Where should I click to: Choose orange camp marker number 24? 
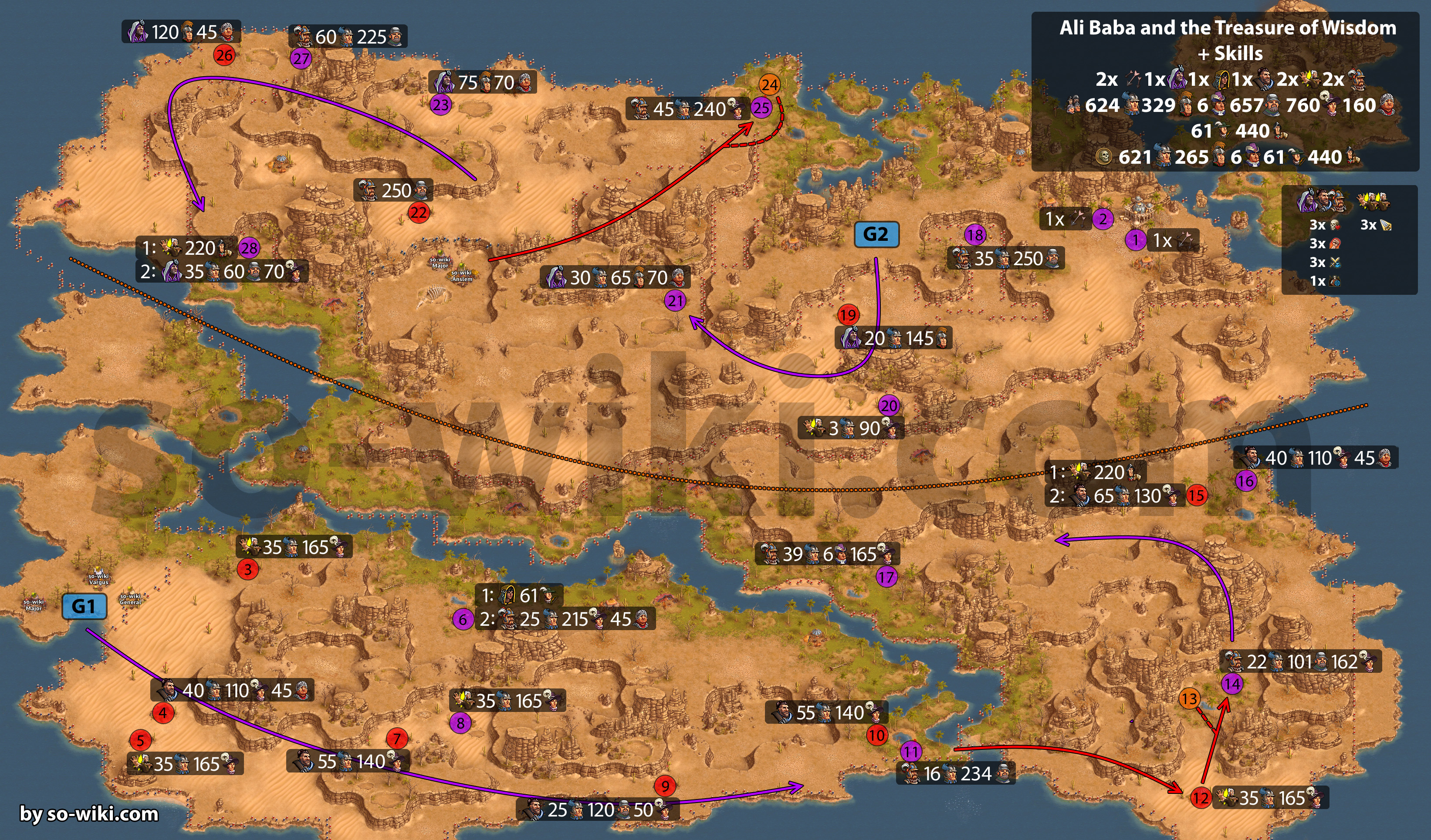(769, 84)
